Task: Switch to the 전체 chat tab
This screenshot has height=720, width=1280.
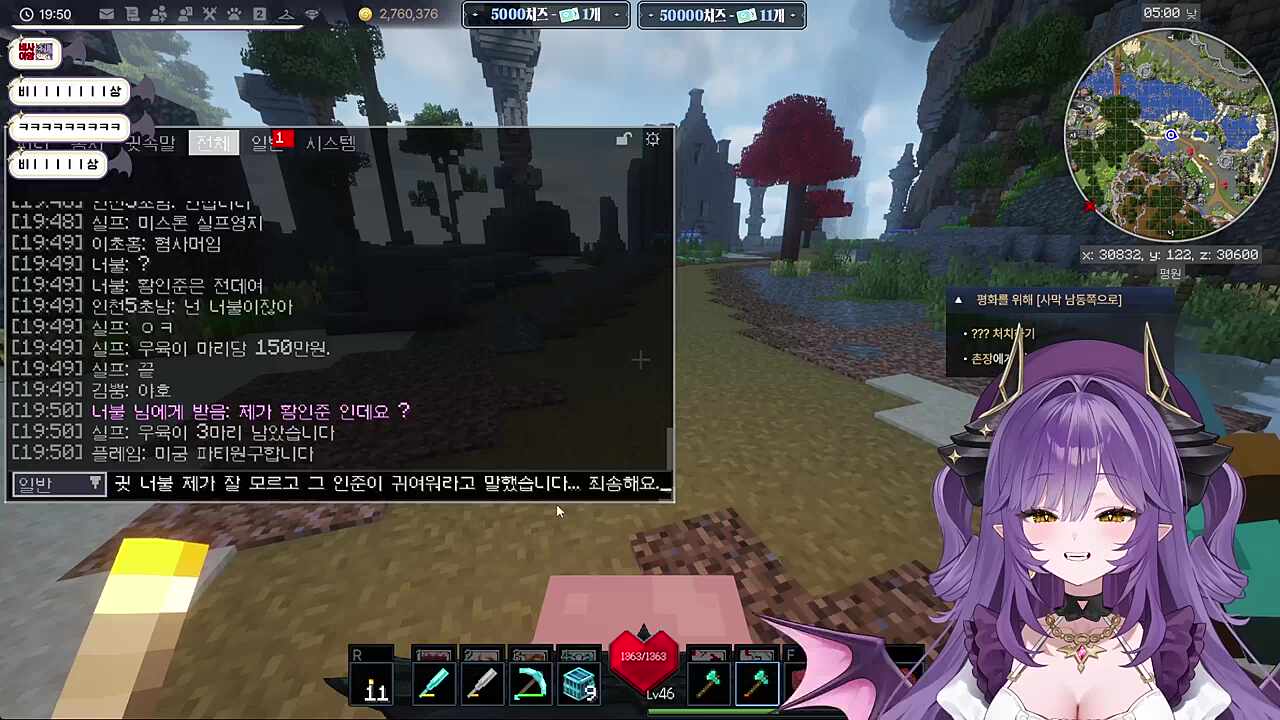Action: pos(212,143)
